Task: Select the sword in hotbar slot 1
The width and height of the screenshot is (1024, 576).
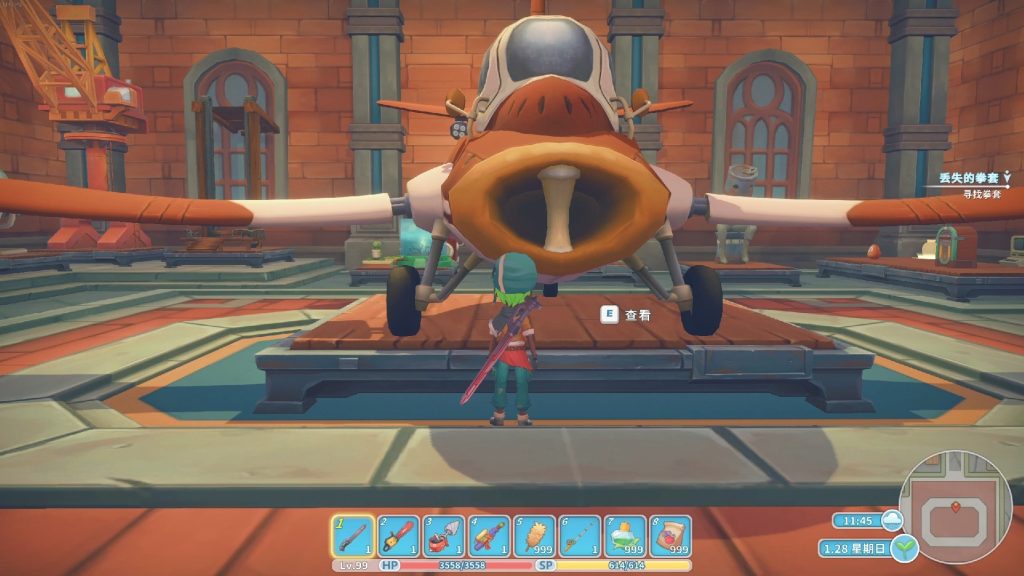Action: [353, 536]
